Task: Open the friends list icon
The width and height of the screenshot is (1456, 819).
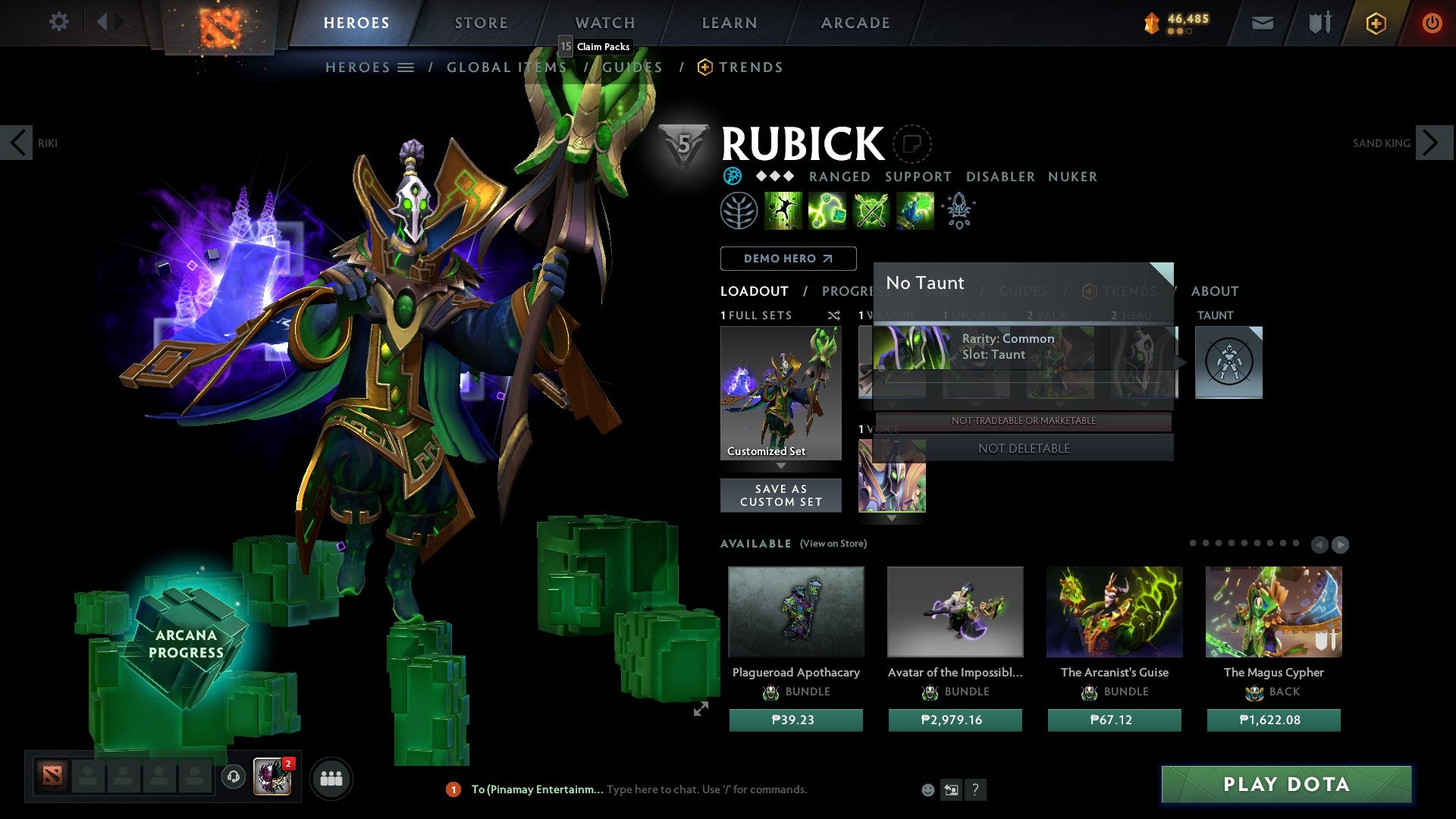Action: tap(331, 778)
